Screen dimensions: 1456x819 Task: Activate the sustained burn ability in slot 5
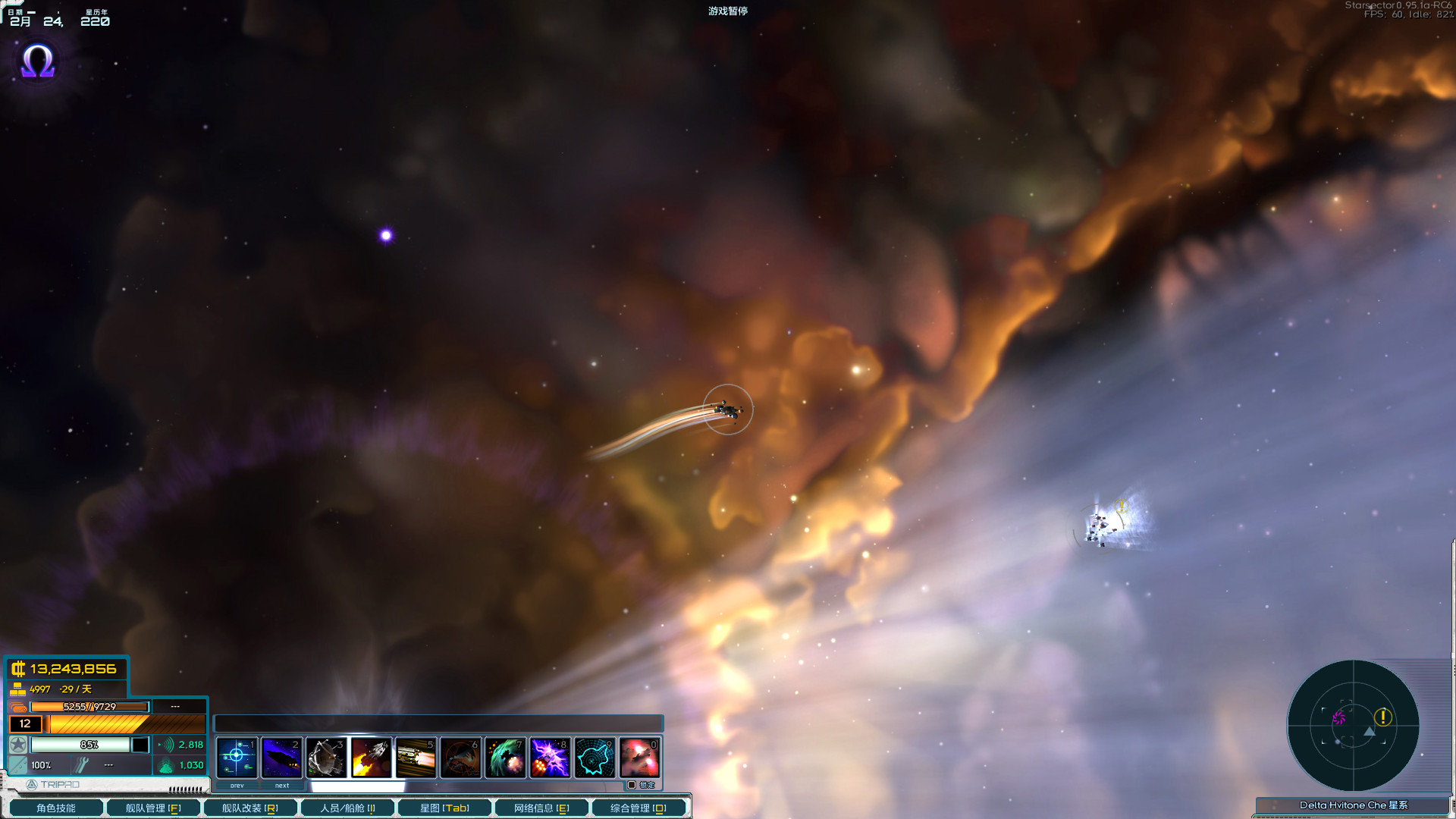tap(416, 757)
